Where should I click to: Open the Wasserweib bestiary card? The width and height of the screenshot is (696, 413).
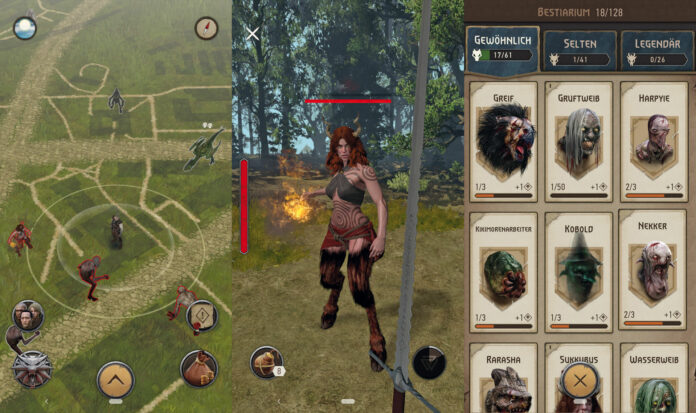pos(656,380)
